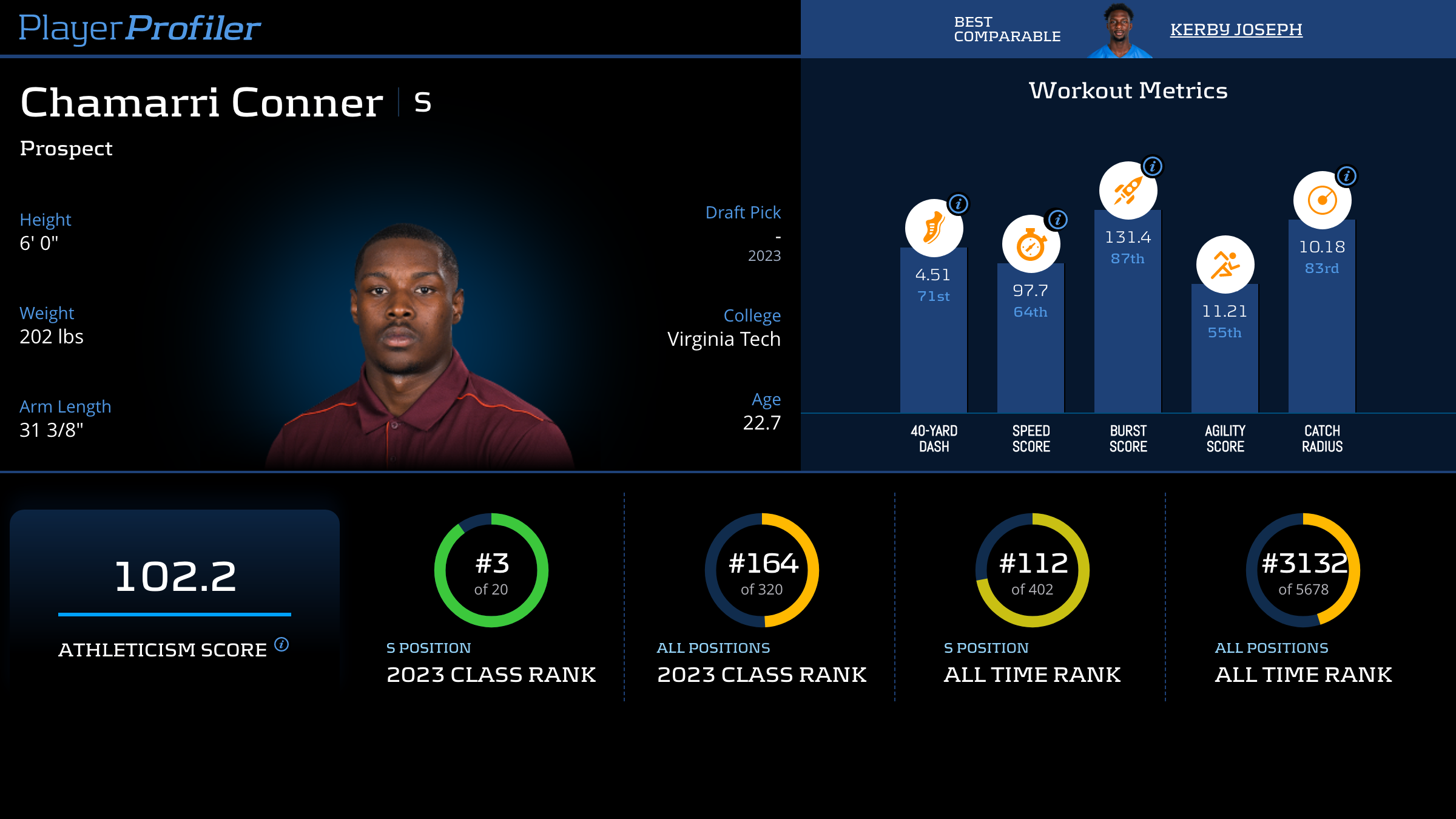Select Kerby Joseph's portrait thumbnail

pos(1119,30)
